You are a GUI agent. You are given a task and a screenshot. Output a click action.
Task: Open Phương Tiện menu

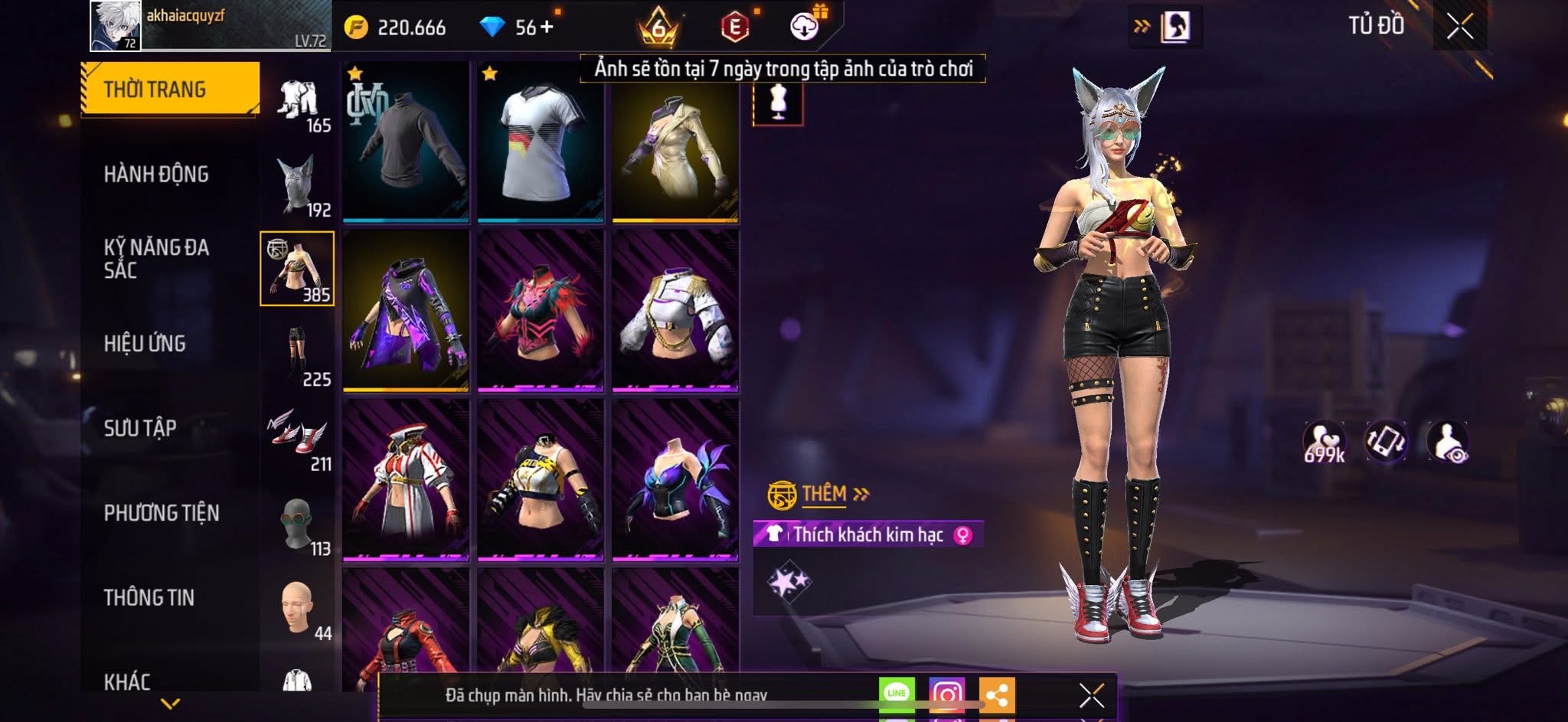pos(162,513)
